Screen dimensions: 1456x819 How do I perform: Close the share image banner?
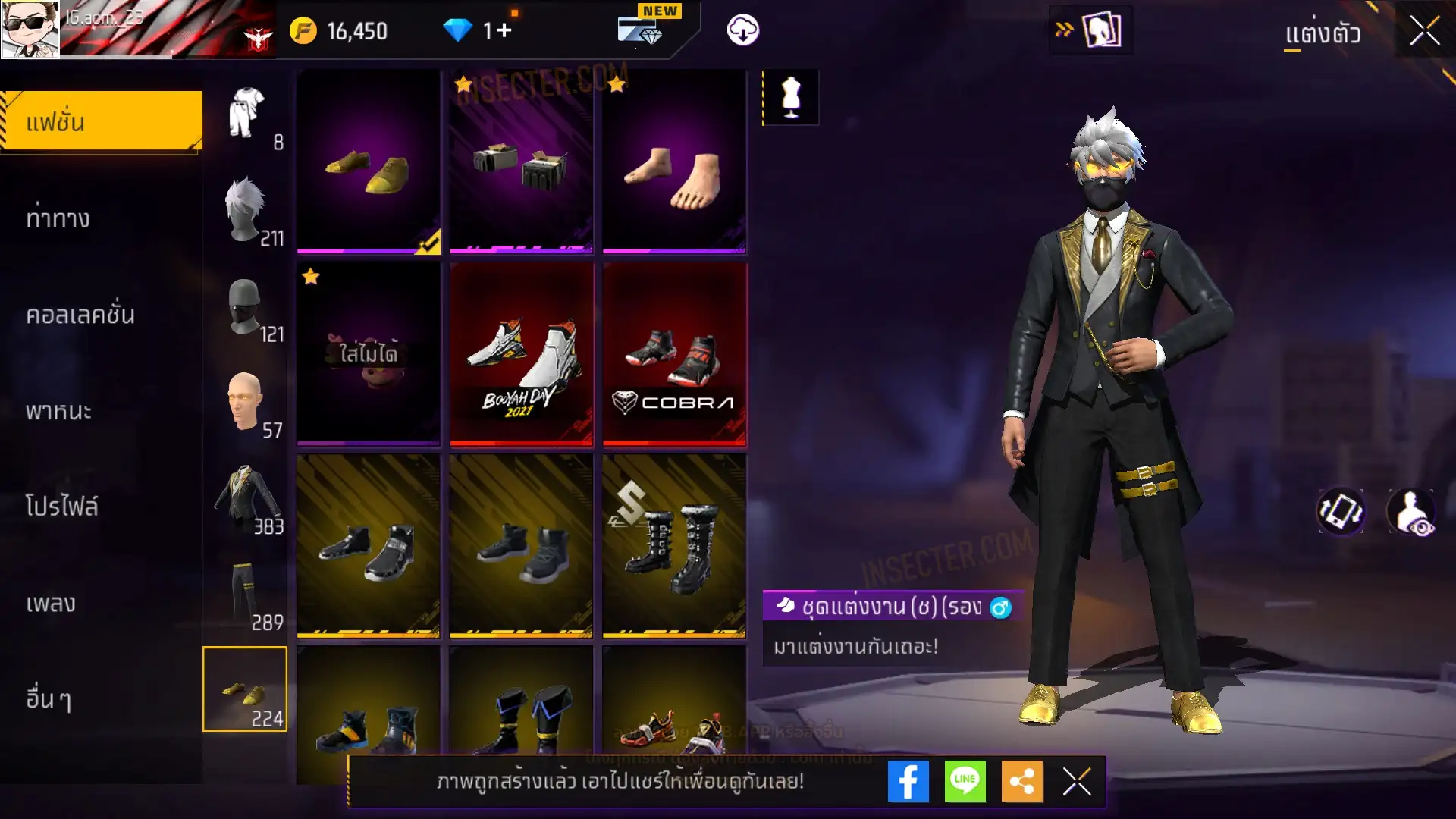tap(1077, 781)
